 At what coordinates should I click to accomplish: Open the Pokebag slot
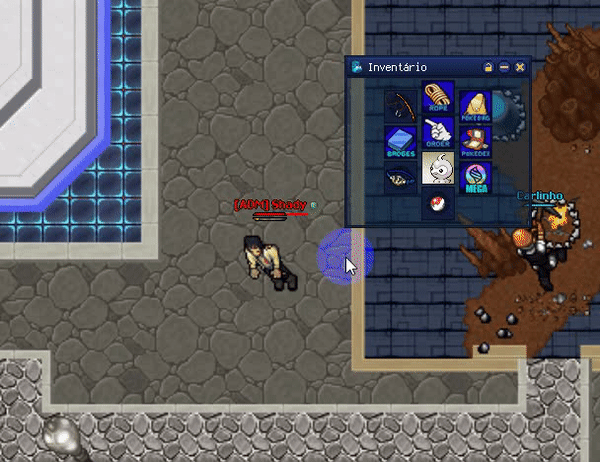pyautogui.click(x=475, y=104)
